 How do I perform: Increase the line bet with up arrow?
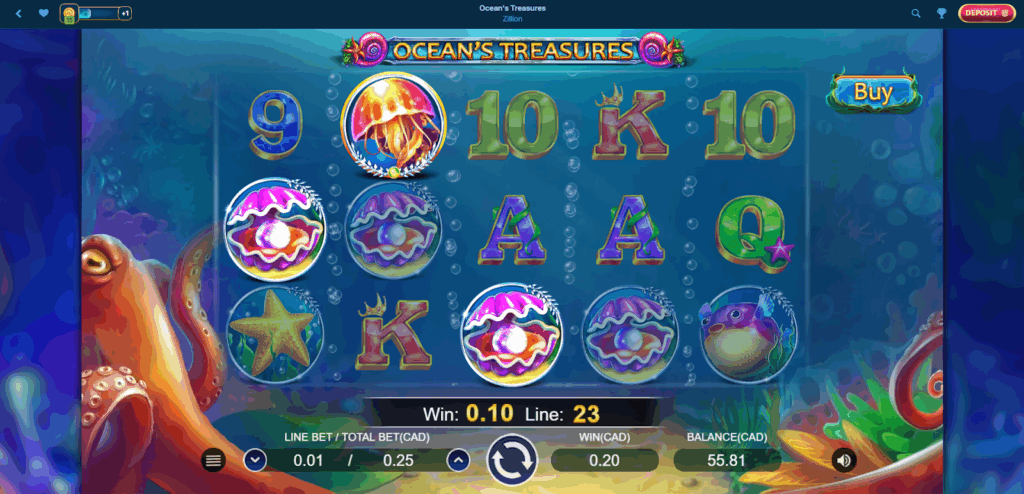pyautogui.click(x=458, y=460)
